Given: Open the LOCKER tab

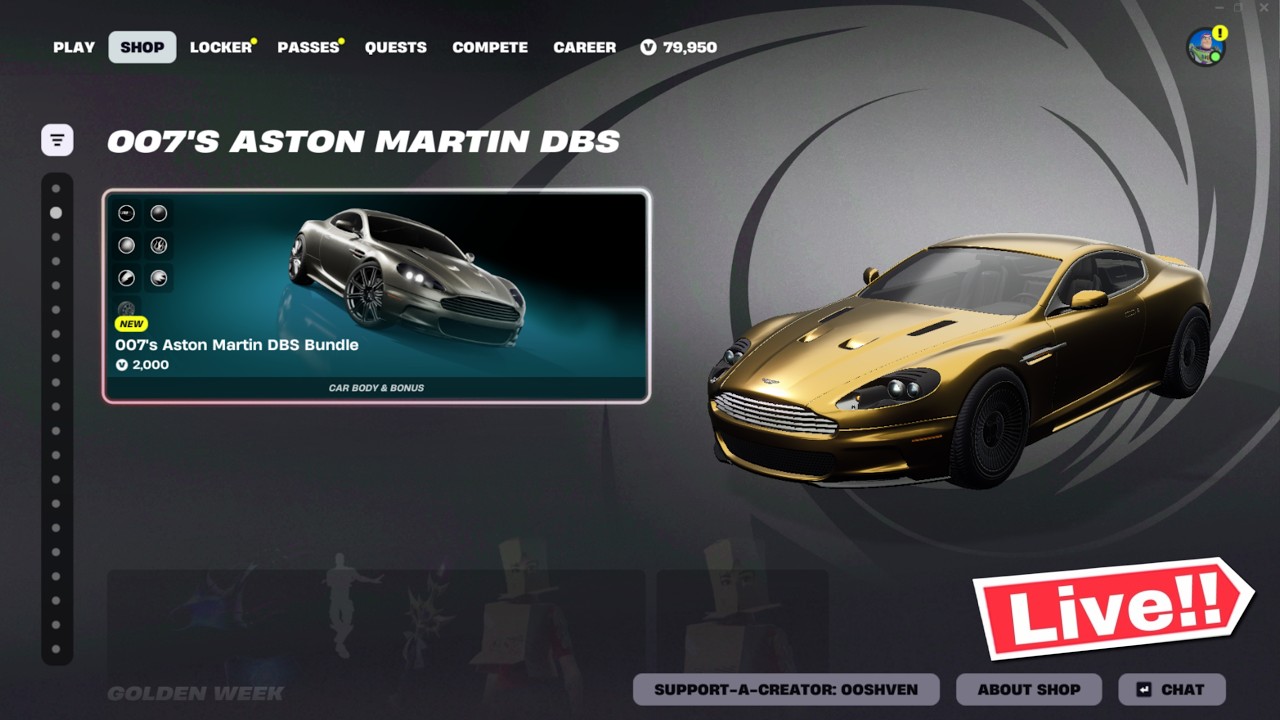Looking at the screenshot, I should click(221, 47).
